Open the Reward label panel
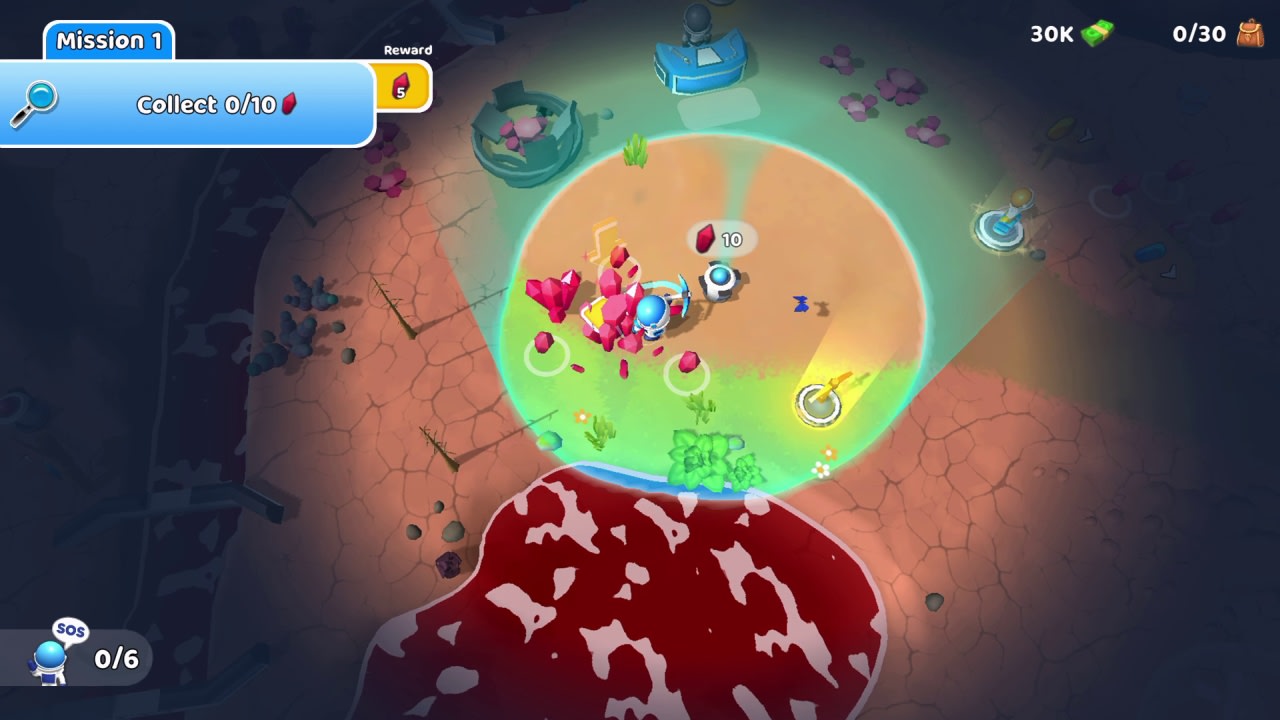 coord(408,49)
